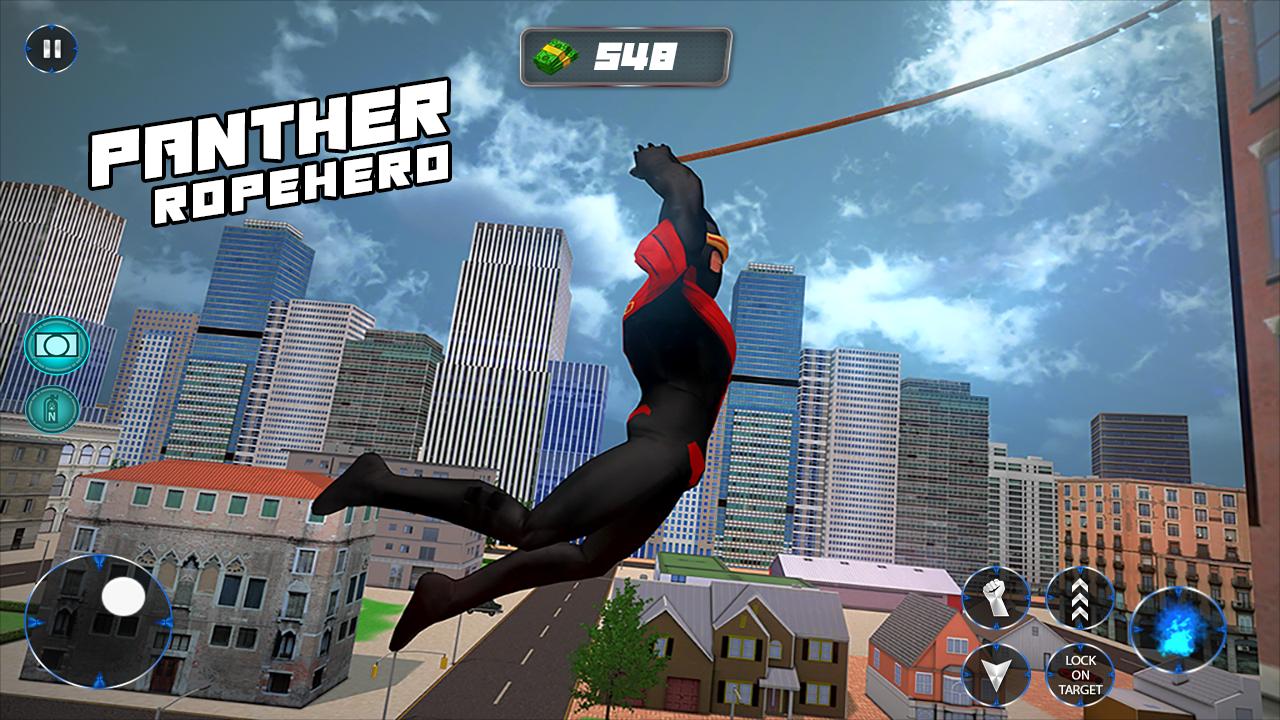Tap the money counter showing 548
The image size is (1280, 720).
pos(625,57)
